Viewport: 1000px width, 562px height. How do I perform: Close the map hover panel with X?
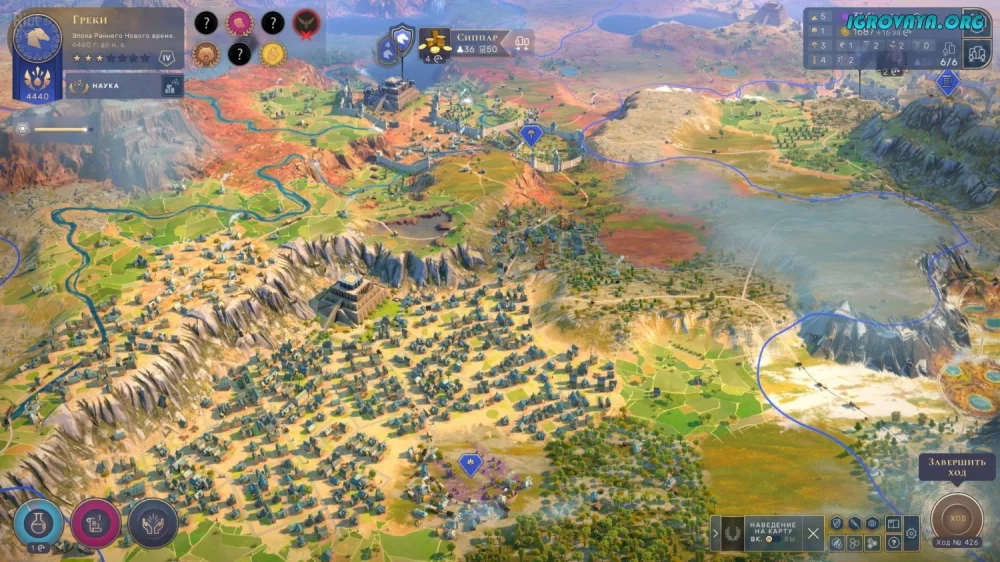click(813, 534)
